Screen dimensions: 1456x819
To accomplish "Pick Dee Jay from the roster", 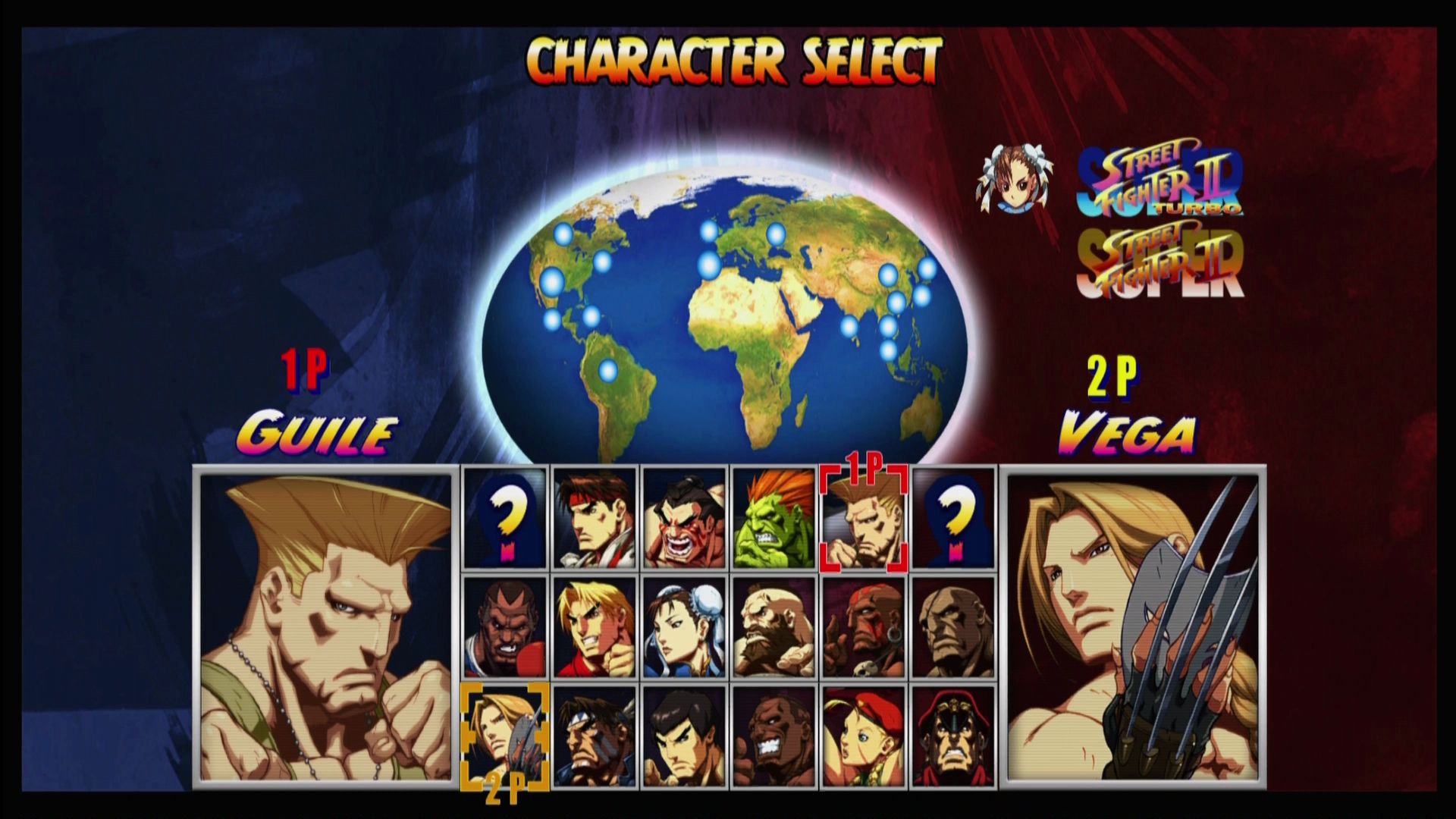I will click(773, 736).
